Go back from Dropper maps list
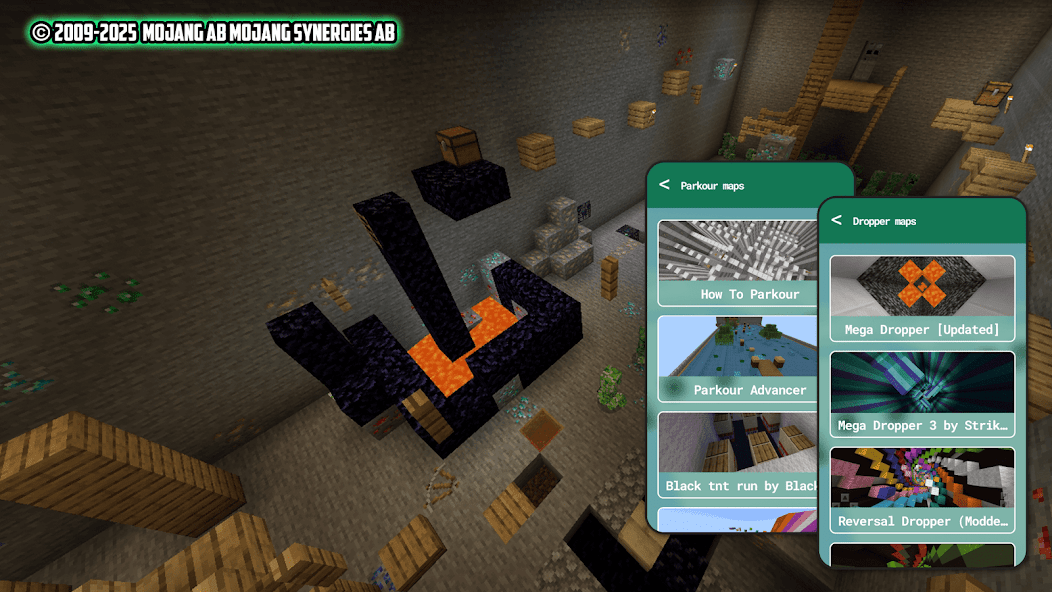 coord(836,220)
